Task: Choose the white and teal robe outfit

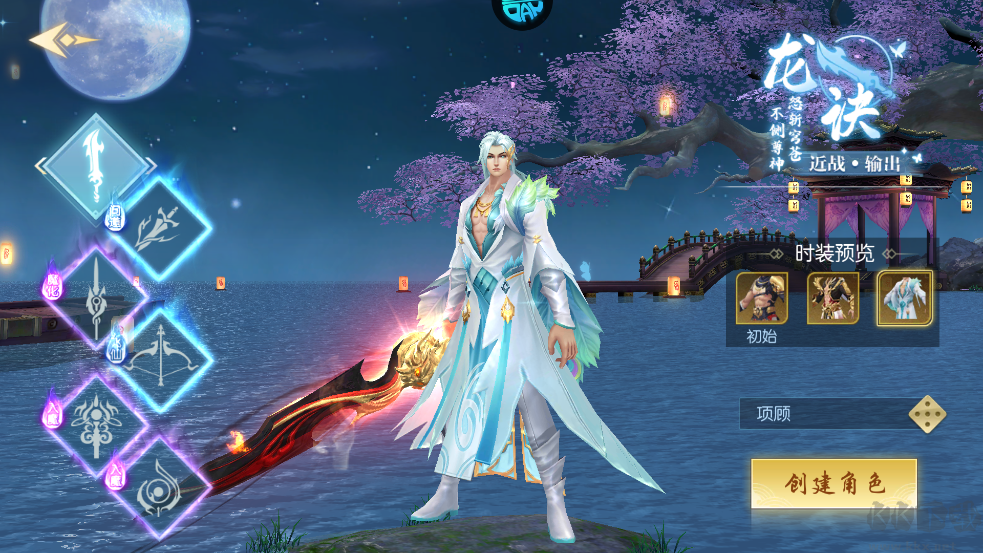Action: pos(905,299)
